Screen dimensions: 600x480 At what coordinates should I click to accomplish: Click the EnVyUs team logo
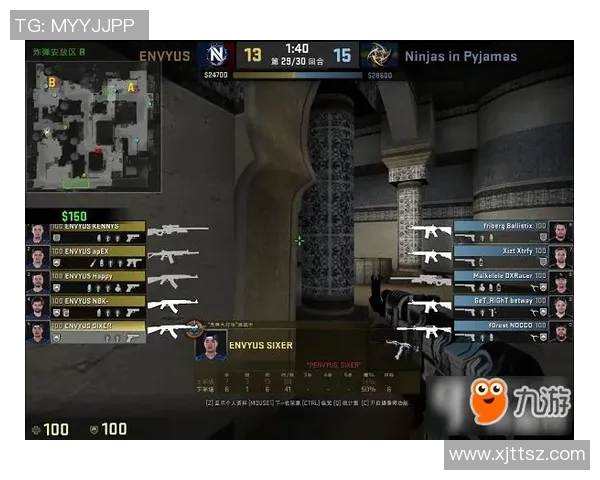[217, 55]
